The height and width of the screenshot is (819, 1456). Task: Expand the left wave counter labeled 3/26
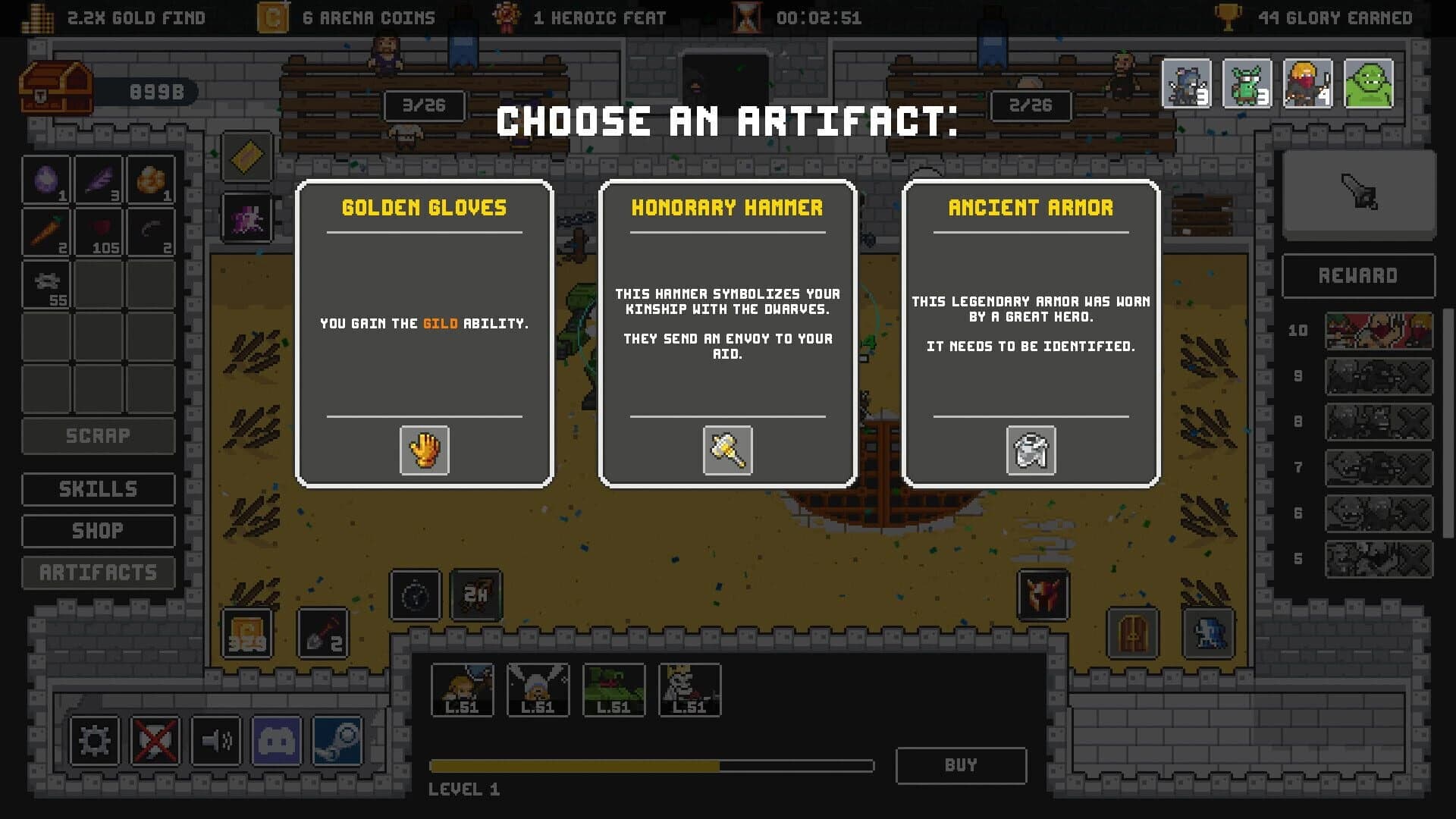pos(423,106)
